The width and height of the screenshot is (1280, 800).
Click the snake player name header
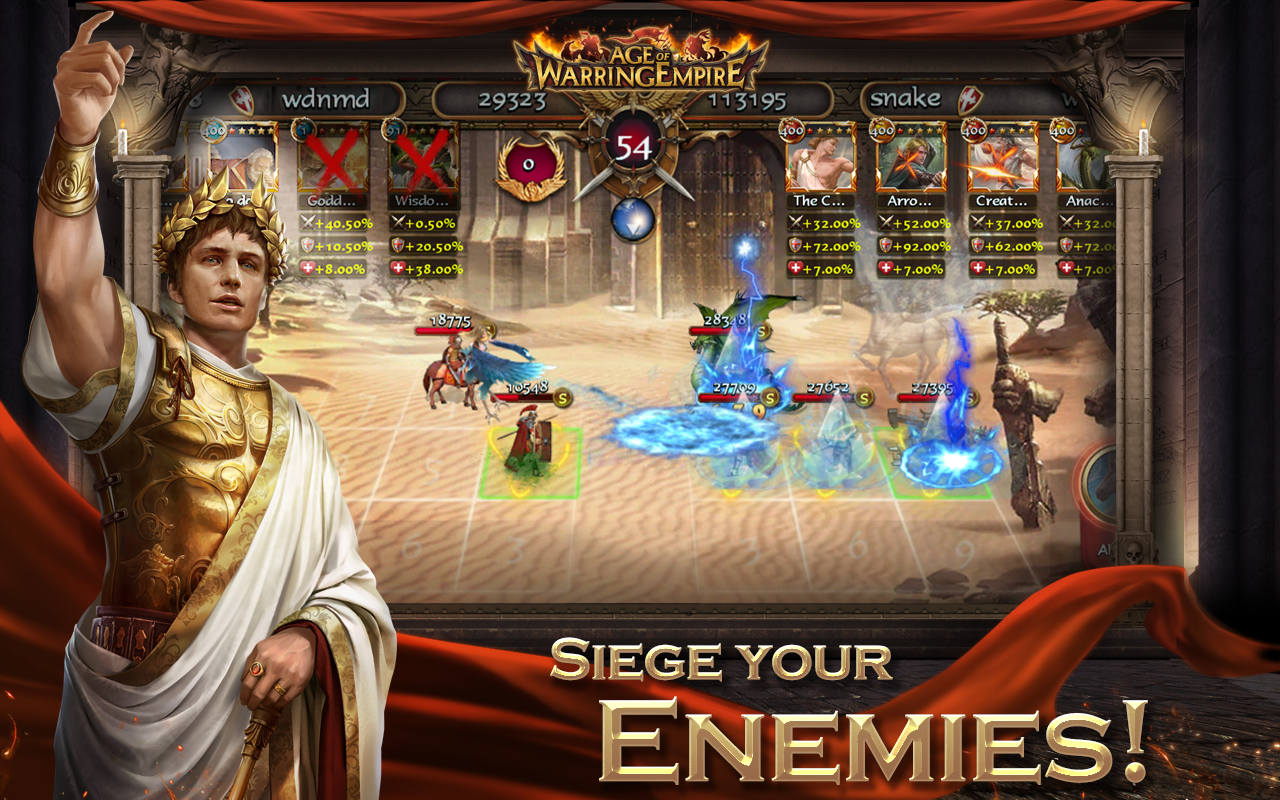(x=906, y=97)
